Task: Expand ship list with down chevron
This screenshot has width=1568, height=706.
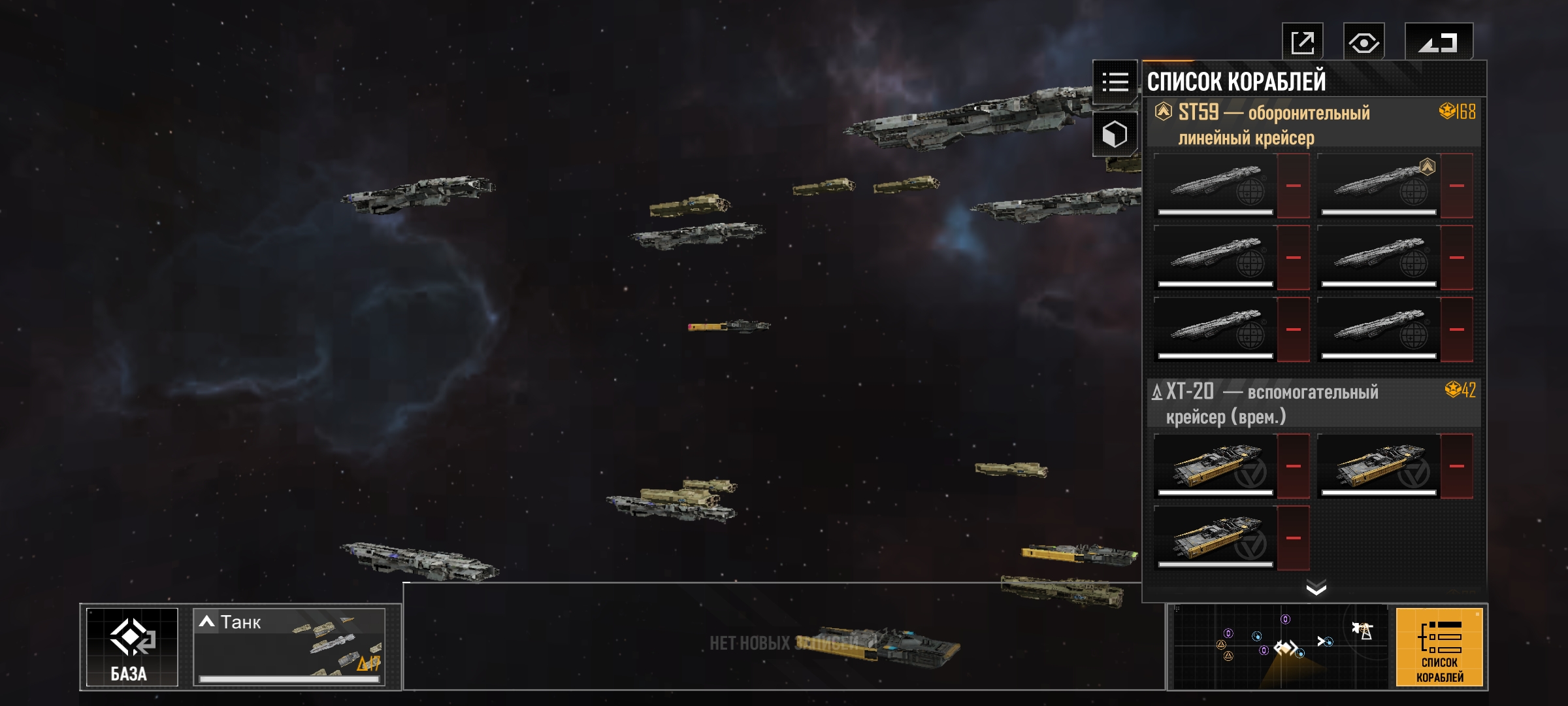Action: (1316, 589)
